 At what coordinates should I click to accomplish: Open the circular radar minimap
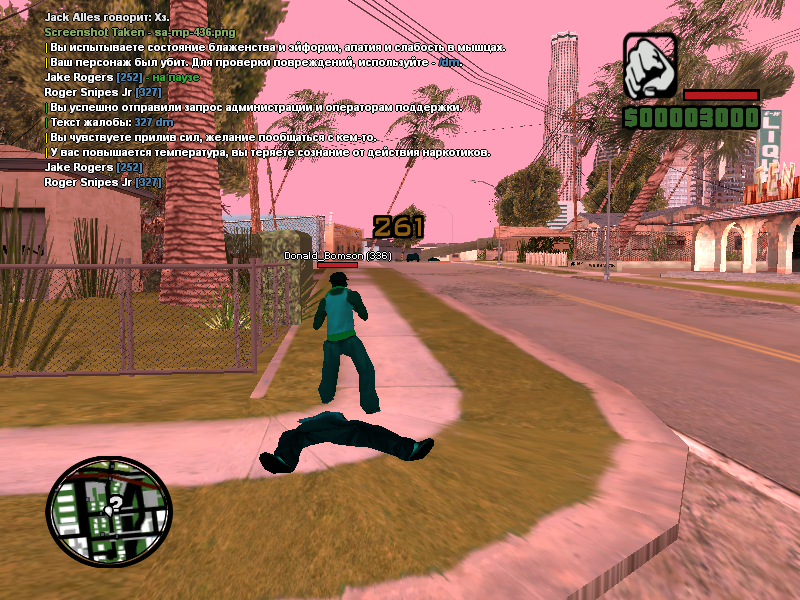pyautogui.click(x=109, y=512)
